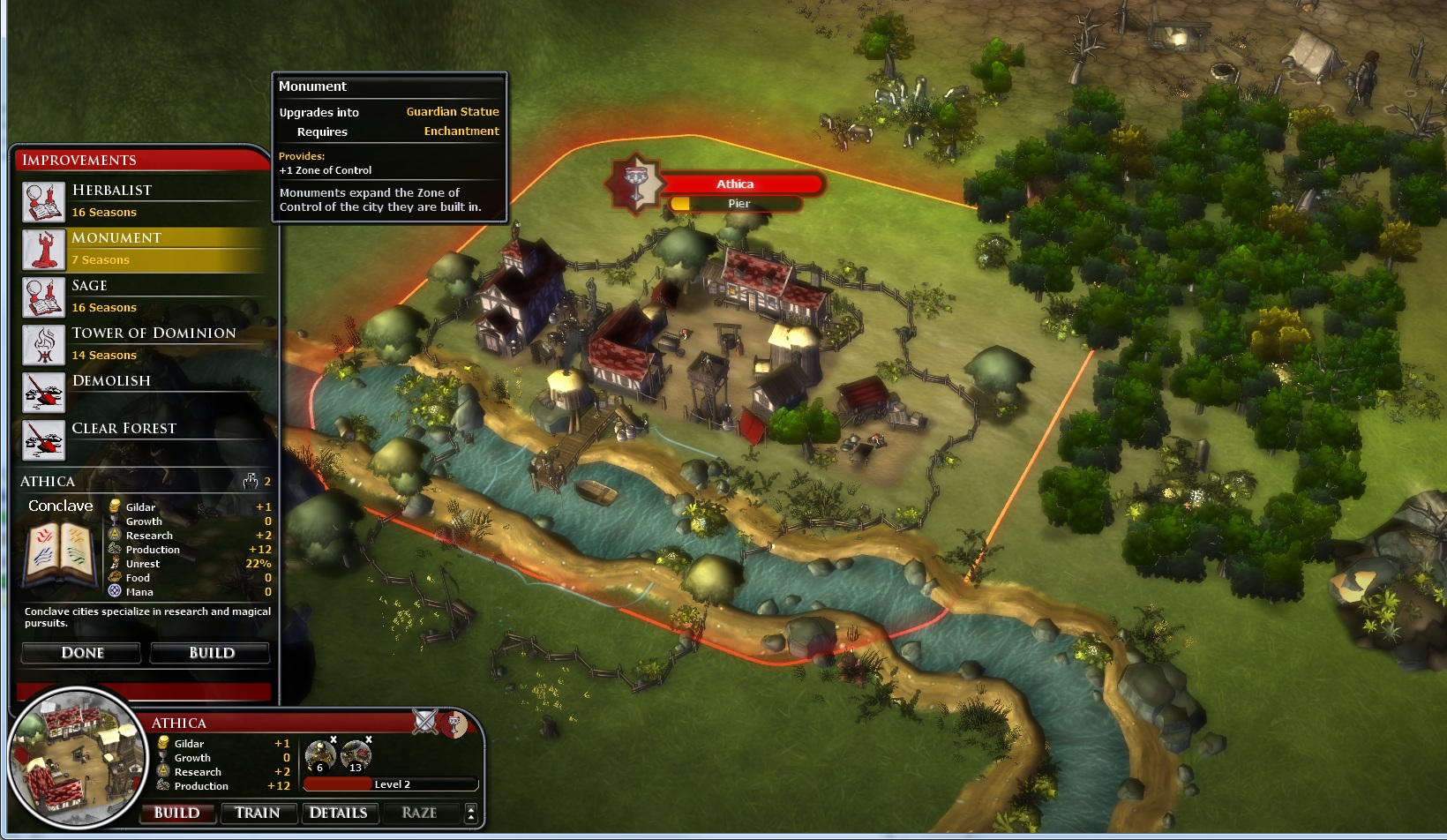Follow the Guardian Statue upgrade link
Image resolution: width=1447 pixels, height=840 pixels.
[452, 112]
